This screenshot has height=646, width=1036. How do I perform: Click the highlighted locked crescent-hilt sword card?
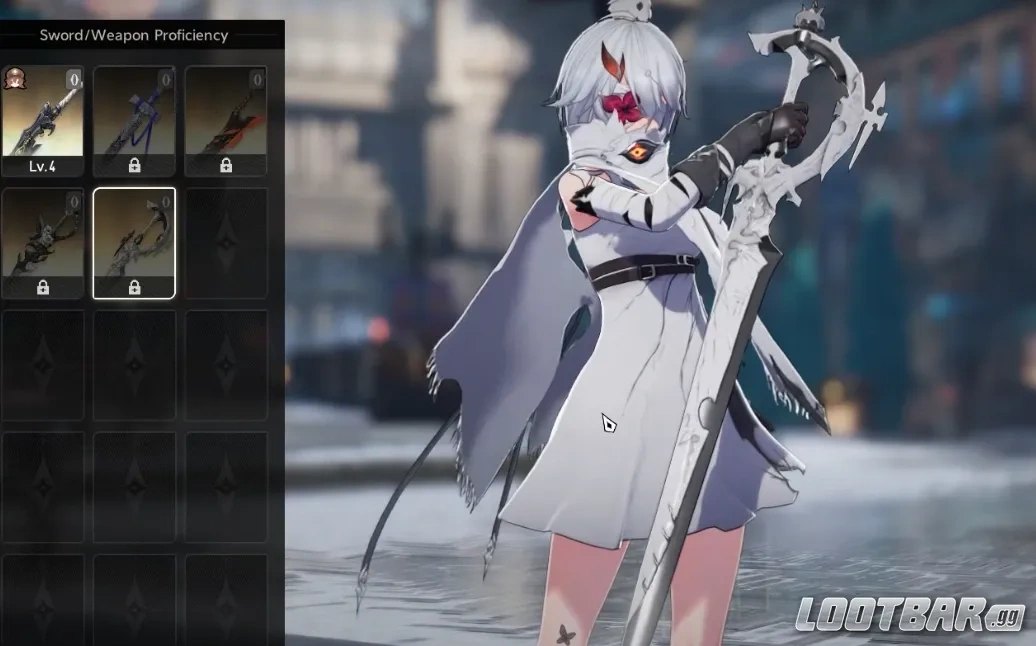[x=134, y=243]
